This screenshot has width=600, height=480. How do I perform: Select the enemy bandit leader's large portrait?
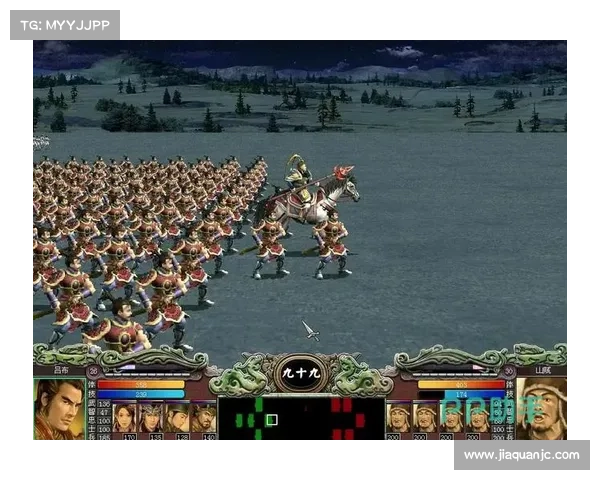click(541, 409)
